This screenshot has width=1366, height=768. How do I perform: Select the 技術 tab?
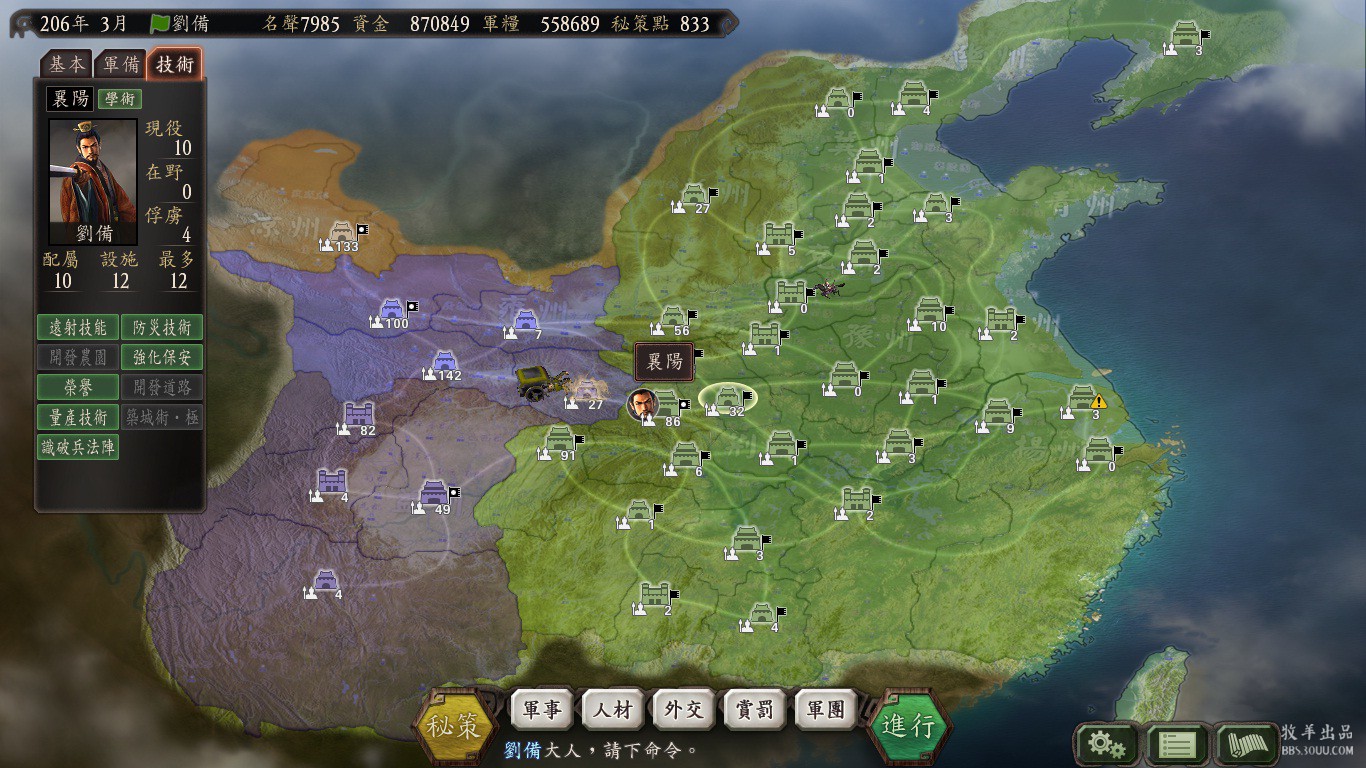pyautogui.click(x=175, y=64)
